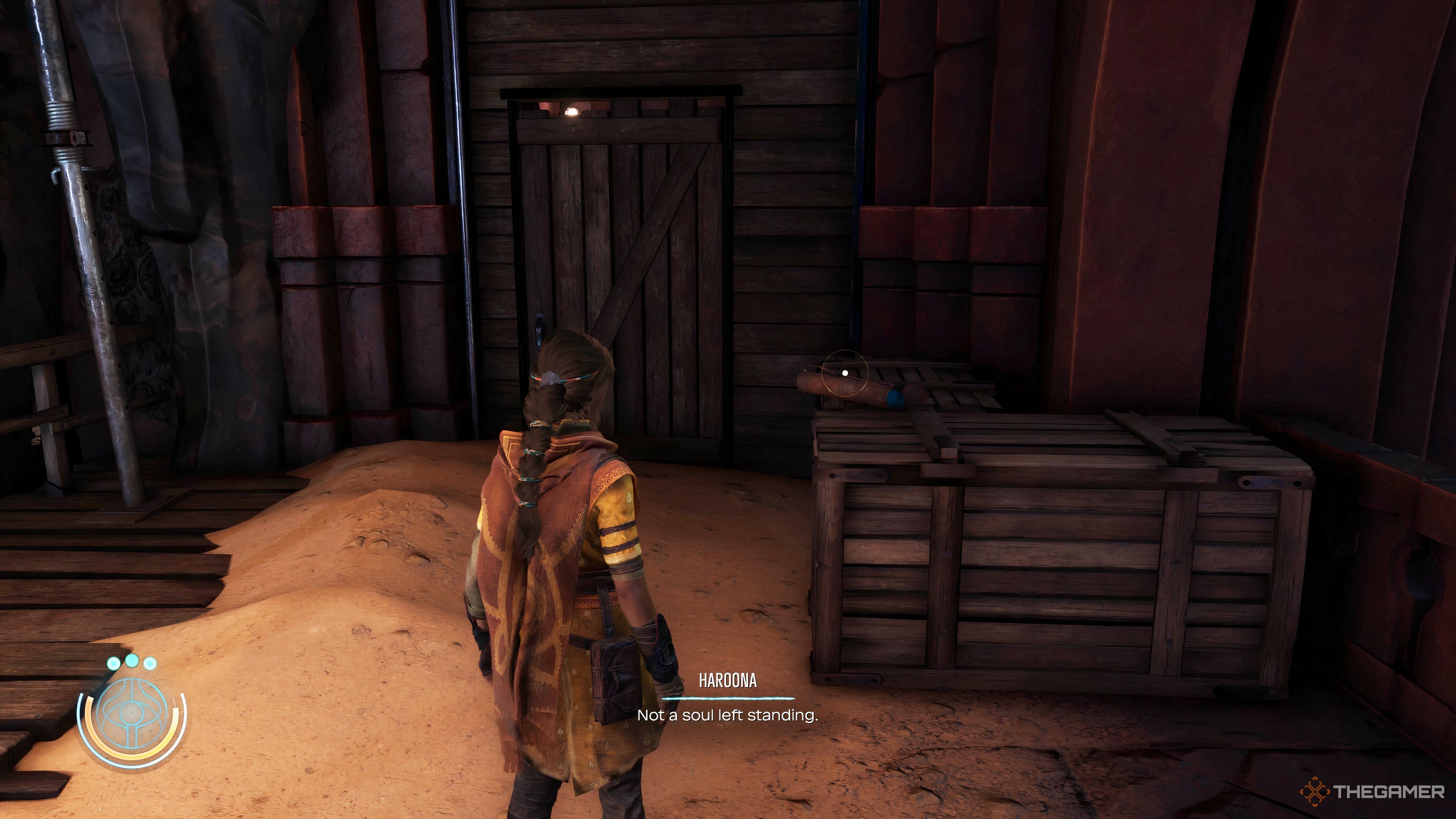Click the circular eye amulet HUD emblem
This screenshot has height=819, width=1456.
tap(132, 713)
